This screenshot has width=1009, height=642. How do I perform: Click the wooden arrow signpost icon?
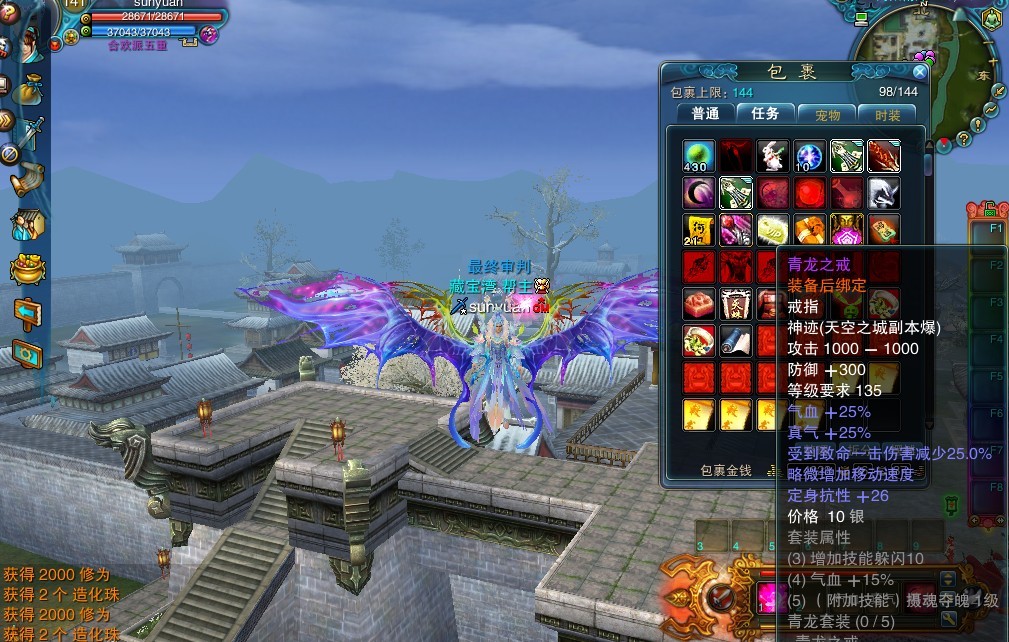click(28, 313)
